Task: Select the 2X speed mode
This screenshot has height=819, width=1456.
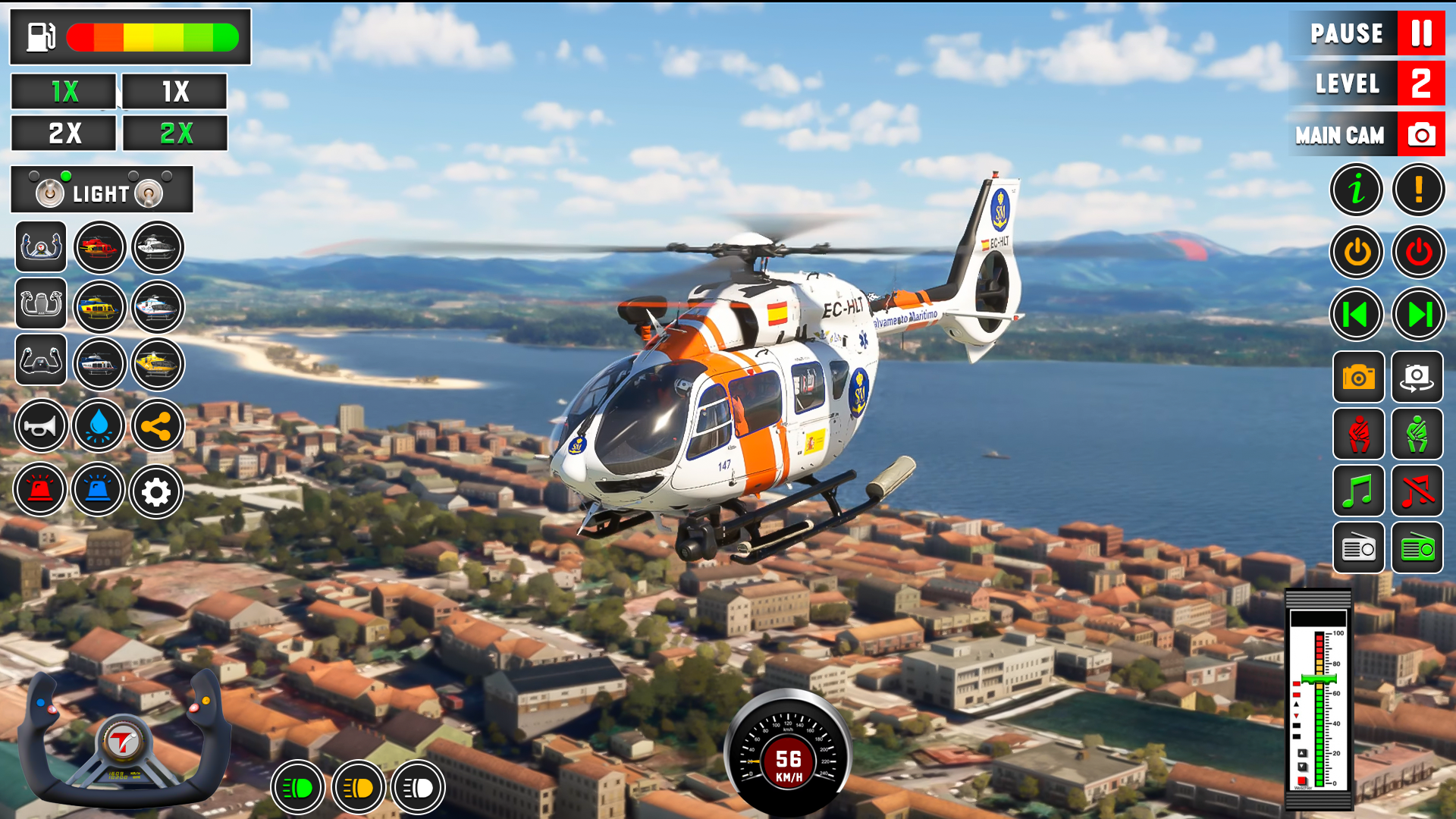Action: tap(64, 133)
